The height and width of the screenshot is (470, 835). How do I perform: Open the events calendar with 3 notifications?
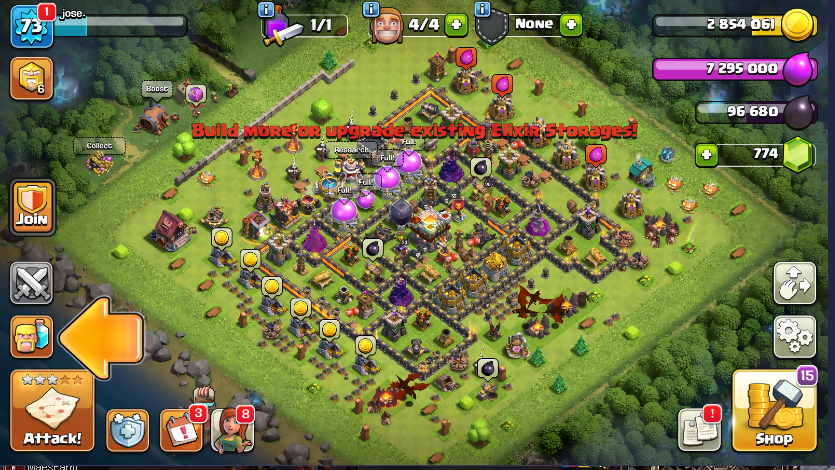181,430
